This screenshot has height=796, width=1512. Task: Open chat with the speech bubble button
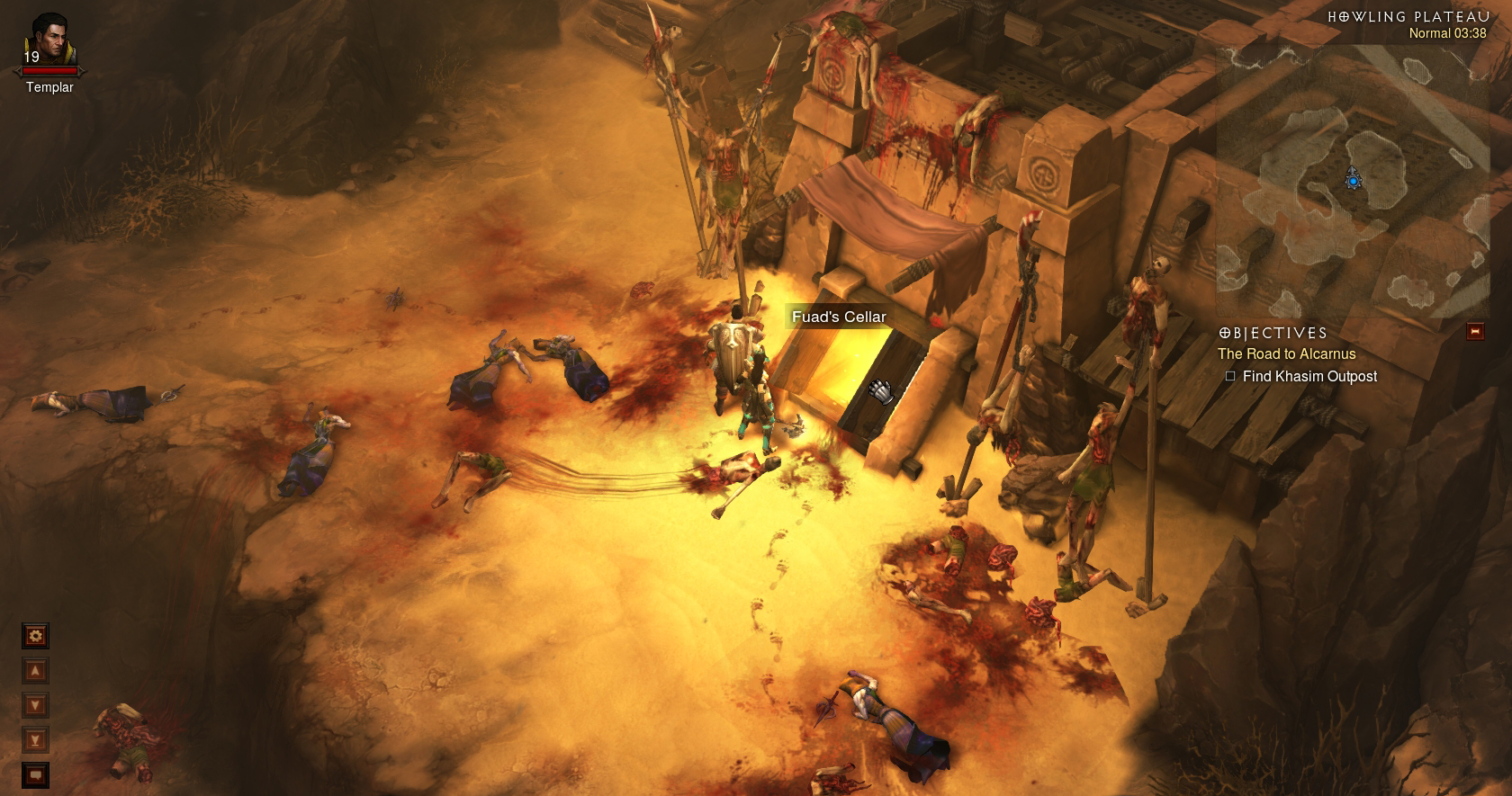[36, 774]
